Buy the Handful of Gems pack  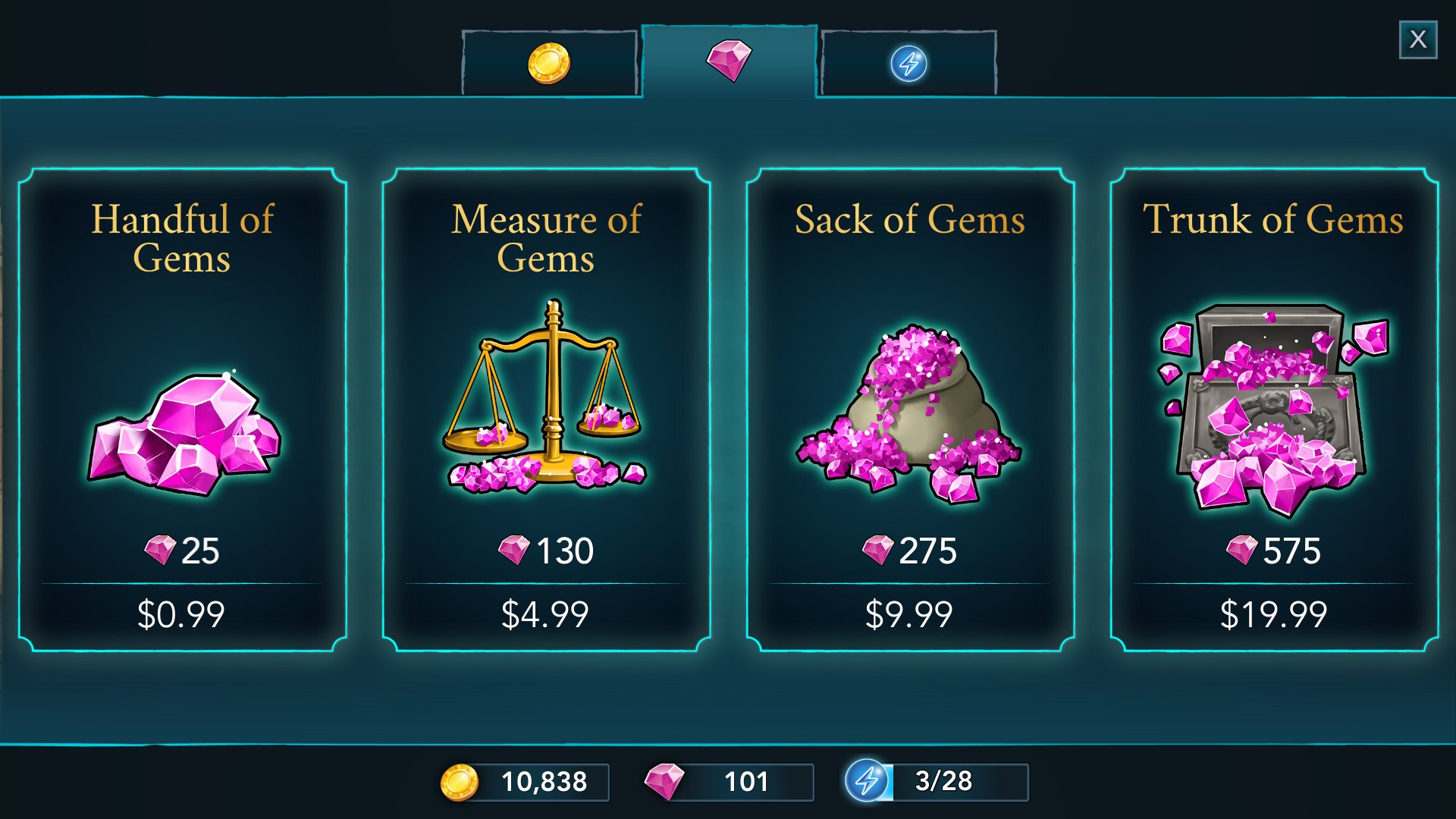182,409
